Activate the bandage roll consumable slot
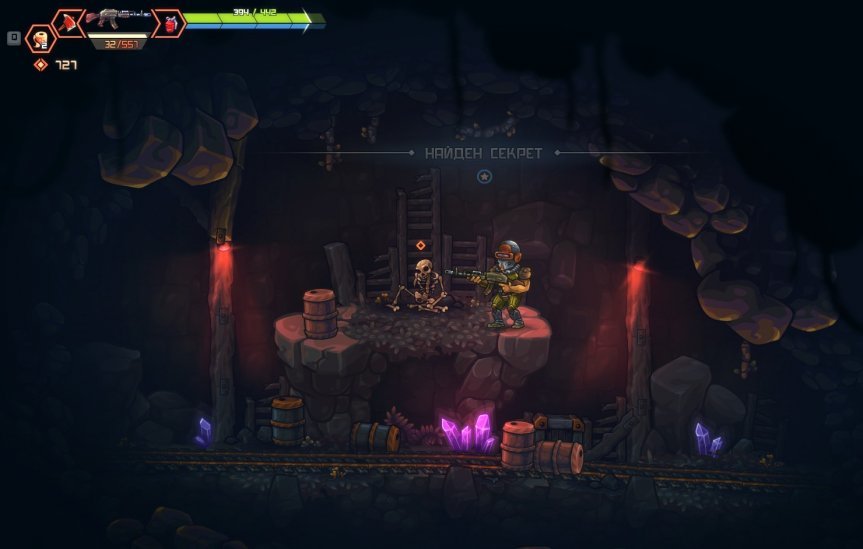The height and width of the screenshot is (549, 863). pos(41,39)
